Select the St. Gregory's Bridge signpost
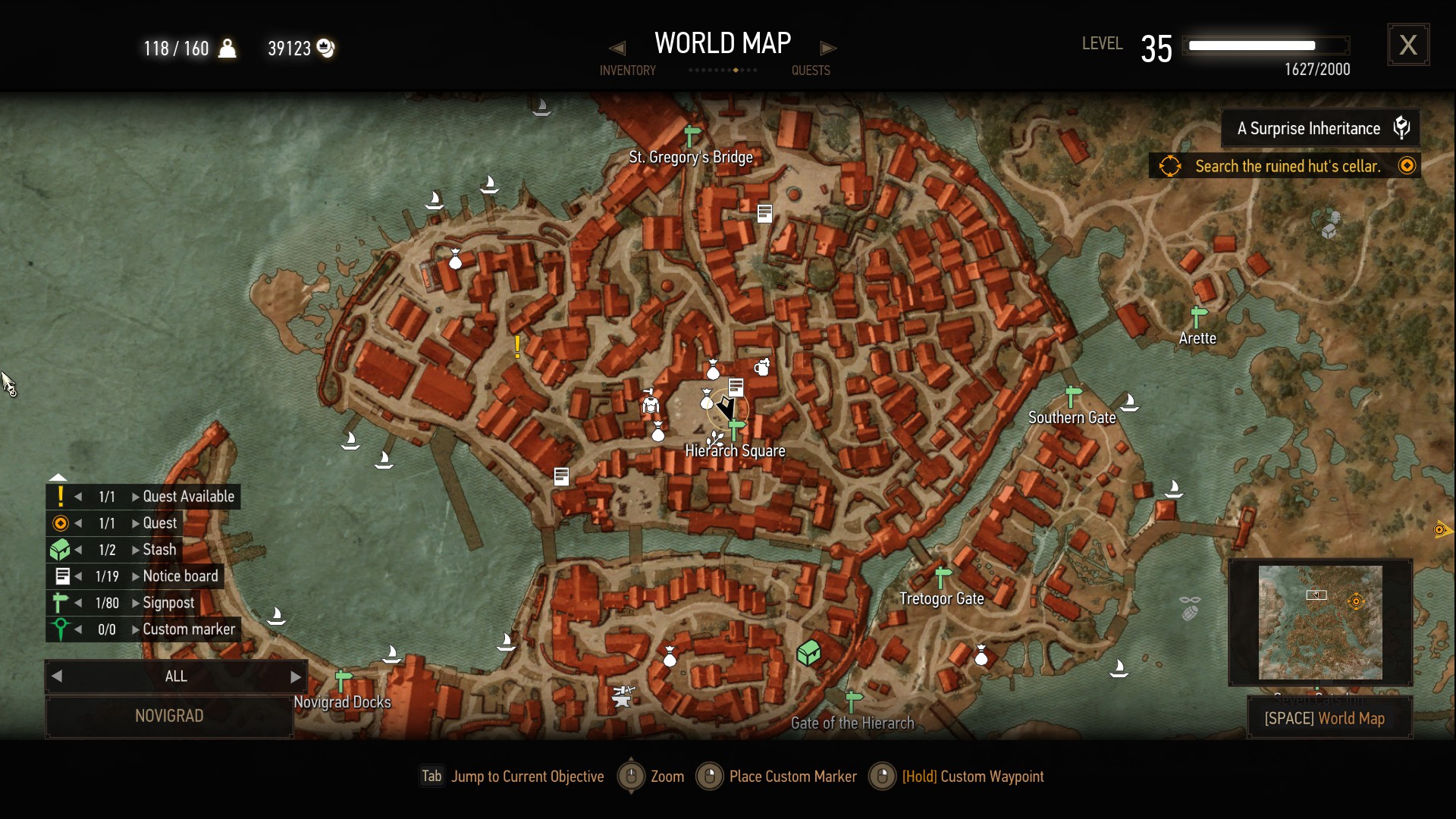The height and width of the screenshot is (819, 1456). 692,136
